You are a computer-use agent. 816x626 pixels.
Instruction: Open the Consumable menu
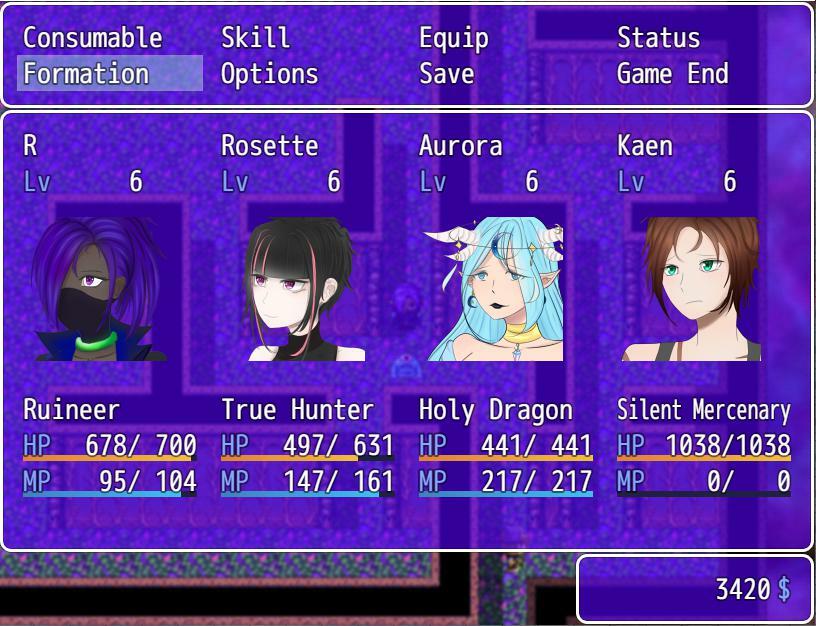92,38
